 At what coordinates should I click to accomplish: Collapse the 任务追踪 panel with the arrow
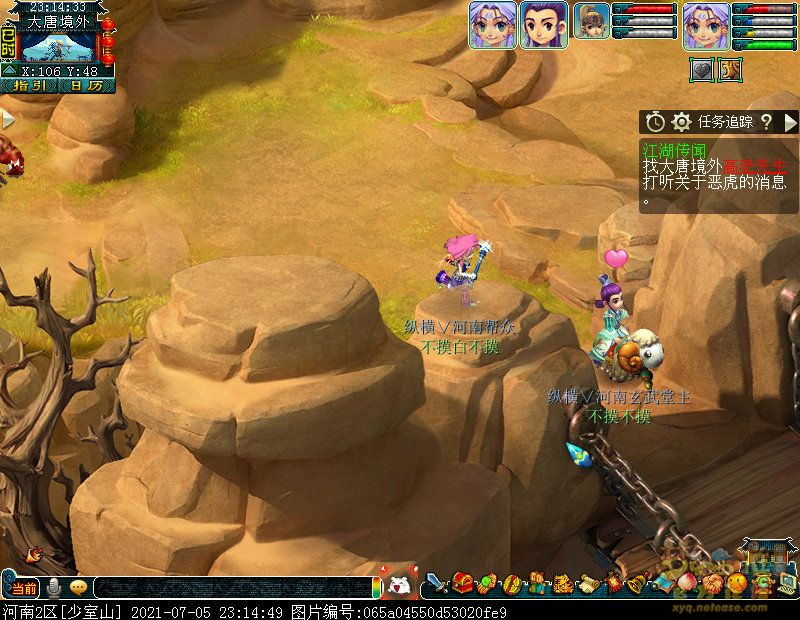pos(790,122)
